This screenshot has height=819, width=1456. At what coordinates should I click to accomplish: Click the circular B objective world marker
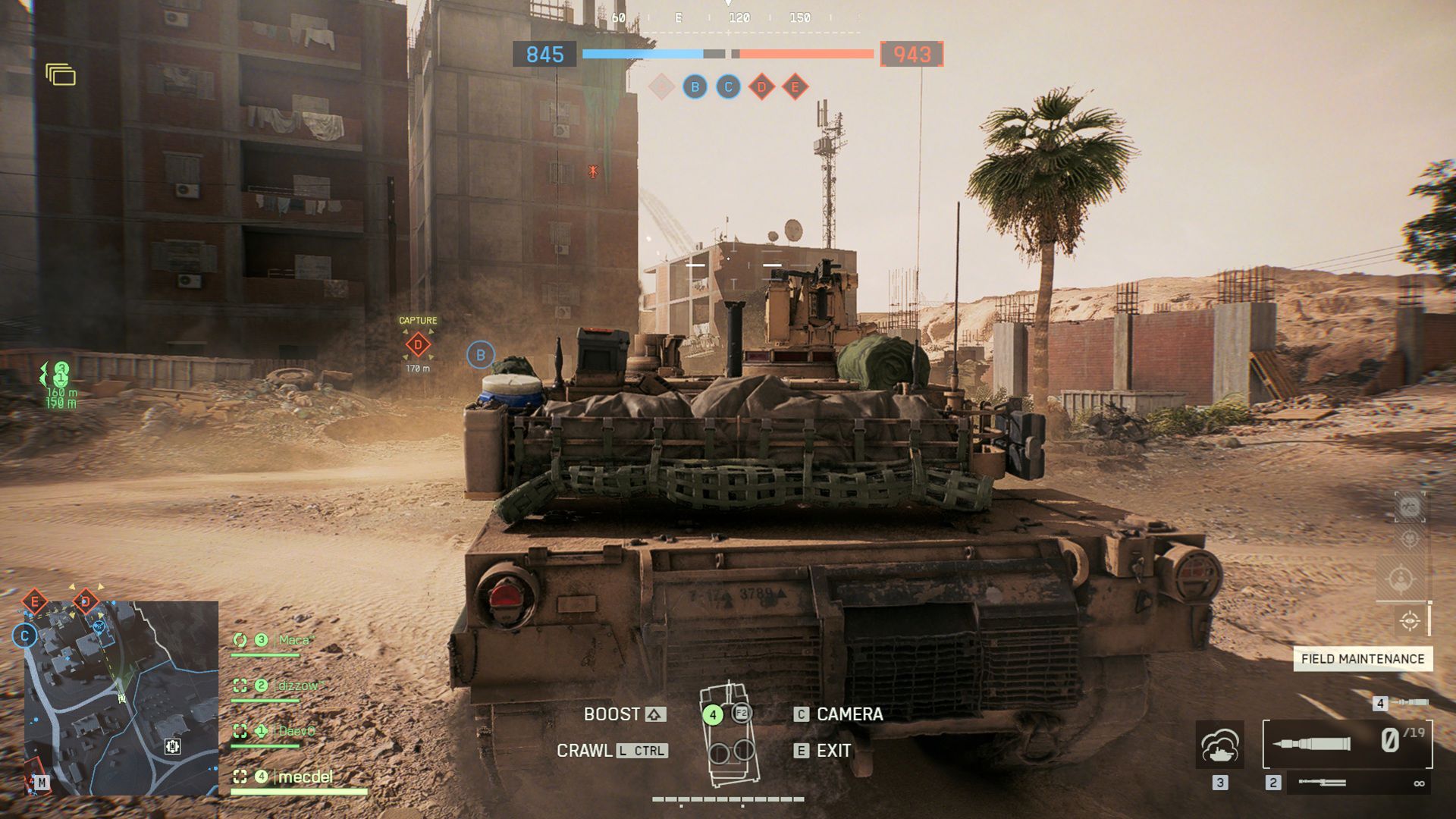pos(480,355)
